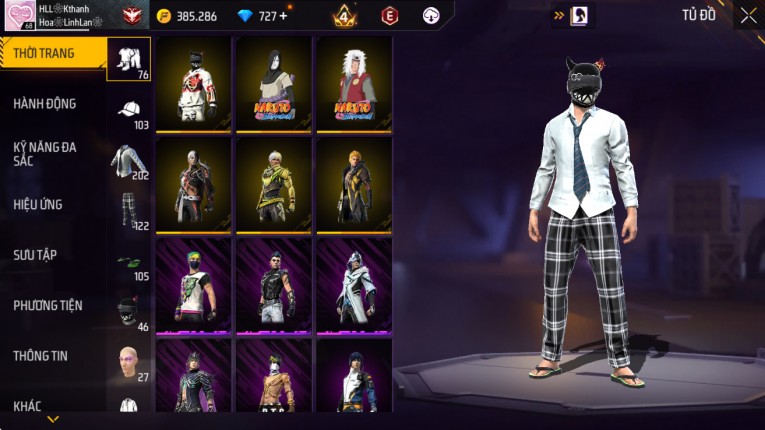Select KỸ NĂNG ĐA SẮC menu entry

click(x=45, y=153)
